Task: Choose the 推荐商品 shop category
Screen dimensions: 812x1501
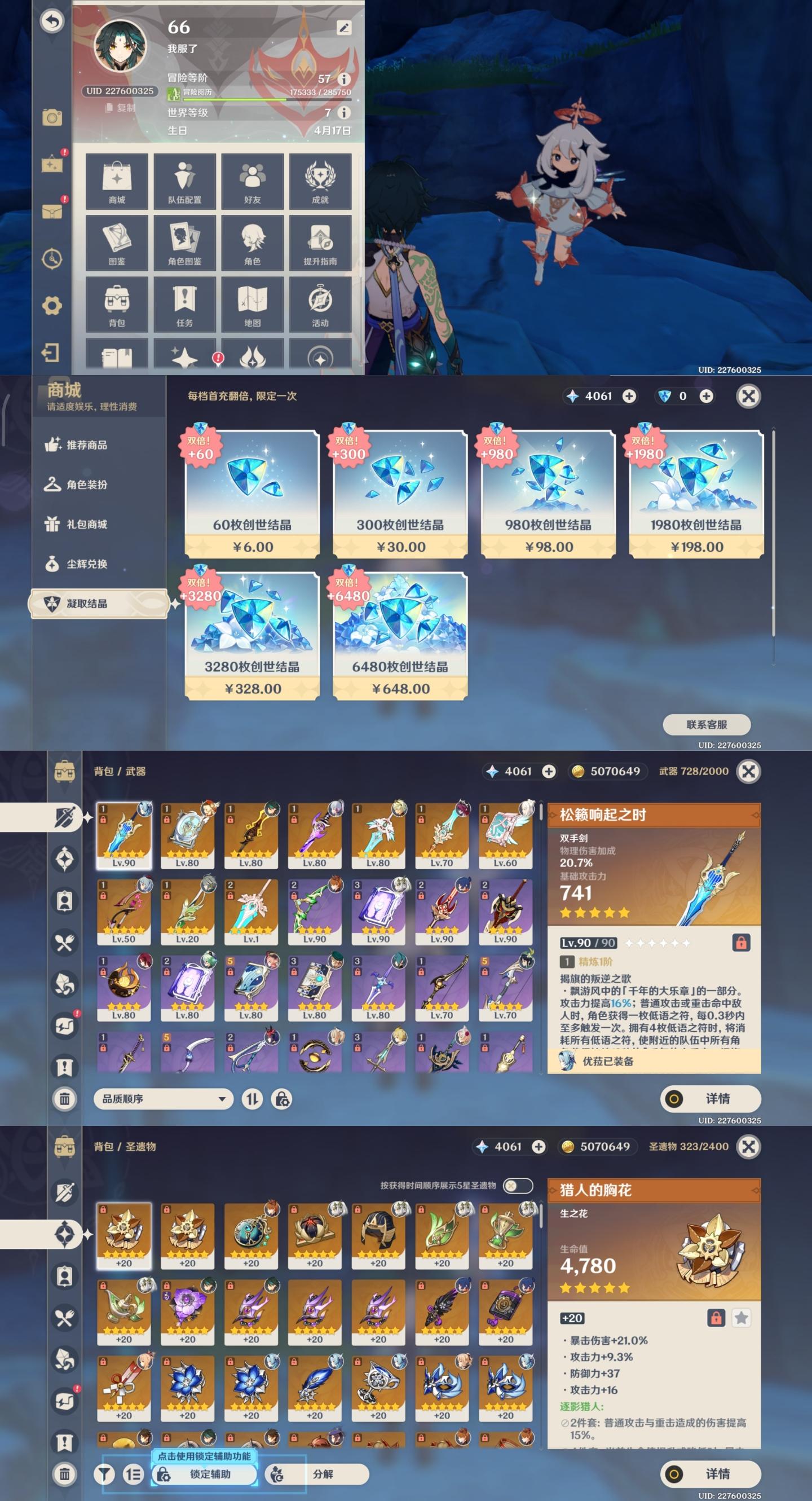Action: 86,445
